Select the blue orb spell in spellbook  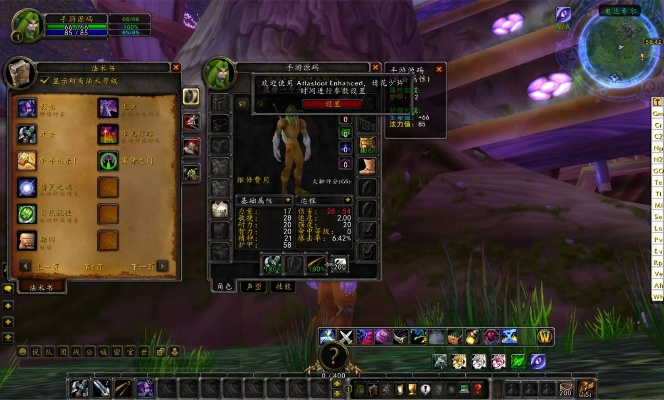click(x=27, y=187)
